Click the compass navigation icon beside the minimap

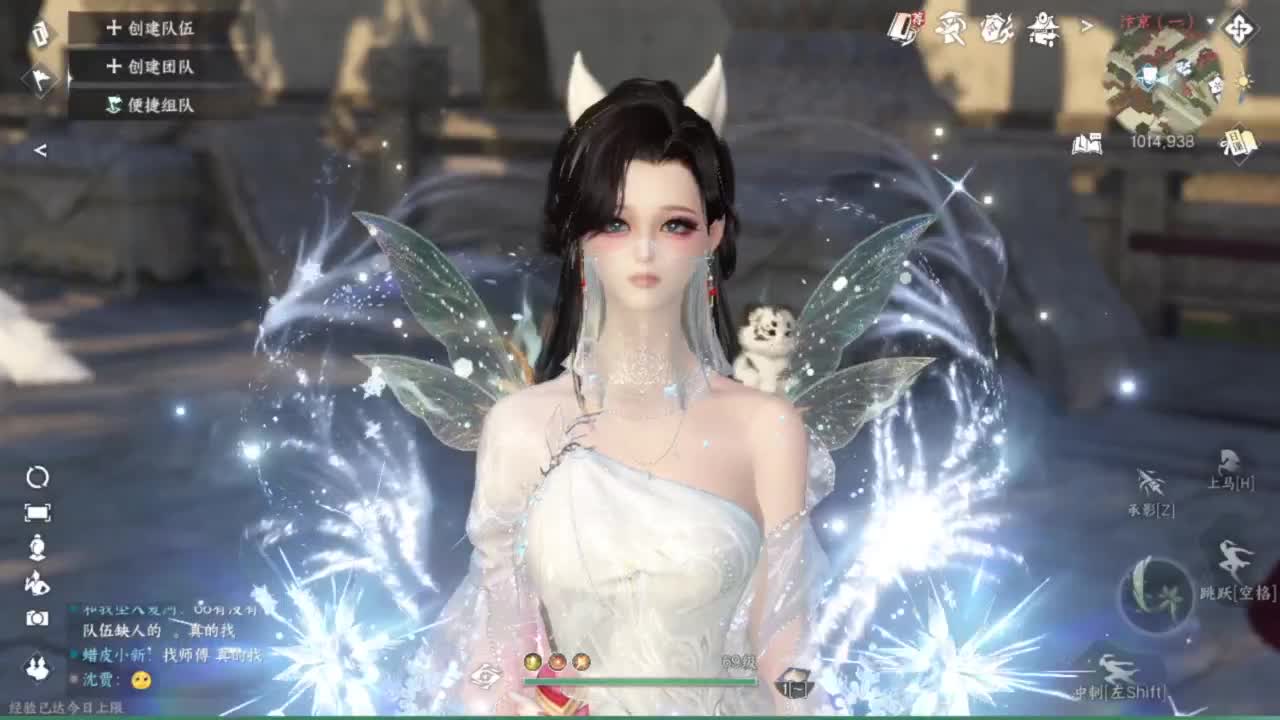[x=1239, y=28]
